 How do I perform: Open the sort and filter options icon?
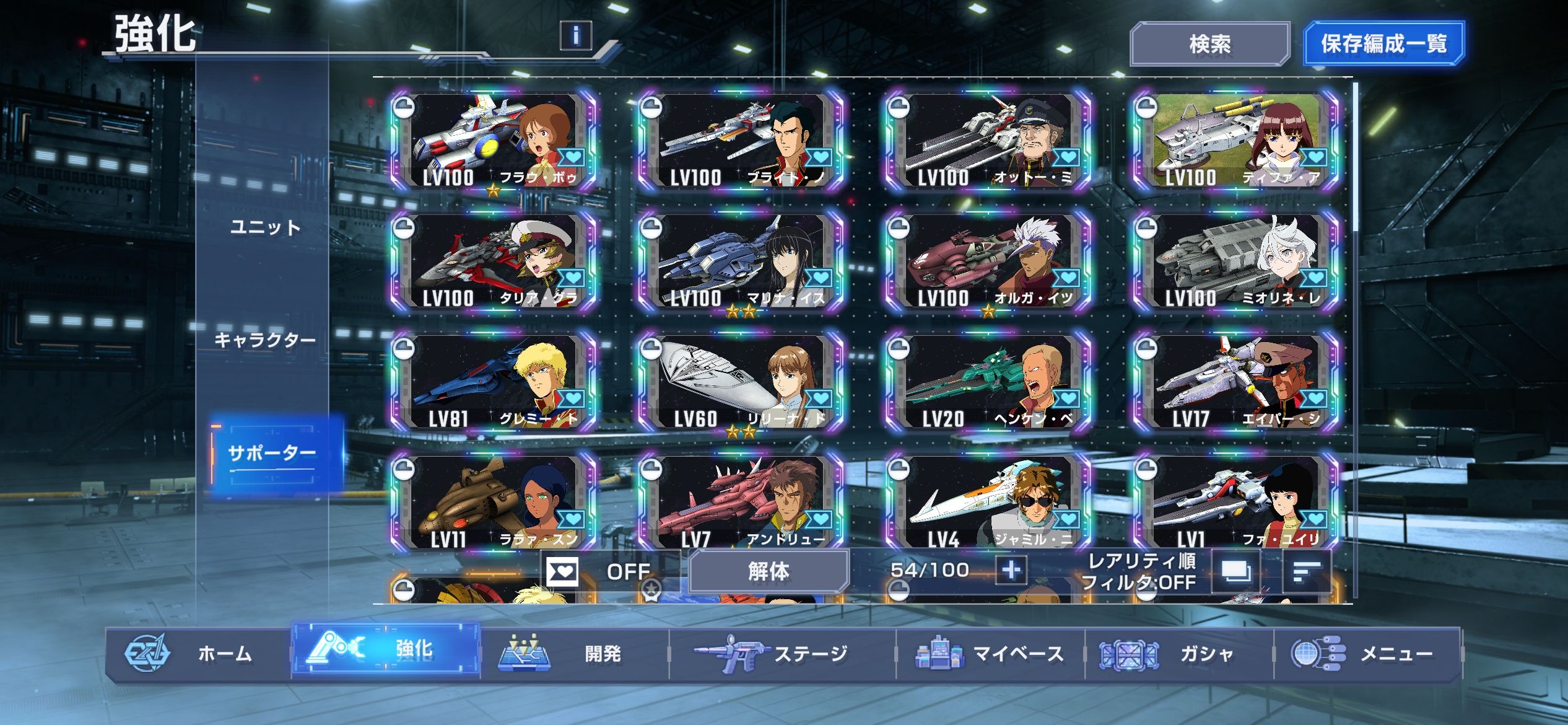(1307, 571)
